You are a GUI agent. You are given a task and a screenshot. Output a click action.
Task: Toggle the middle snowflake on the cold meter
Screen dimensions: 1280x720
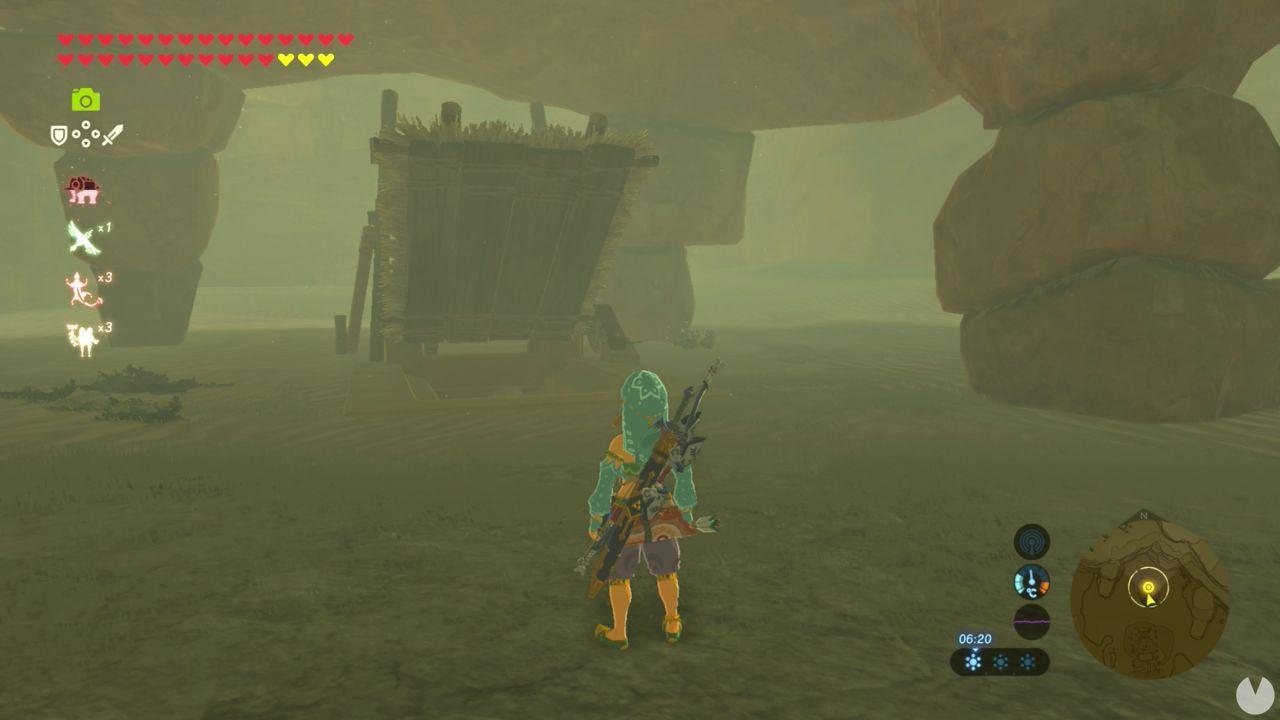click(x=1002, y=662)
